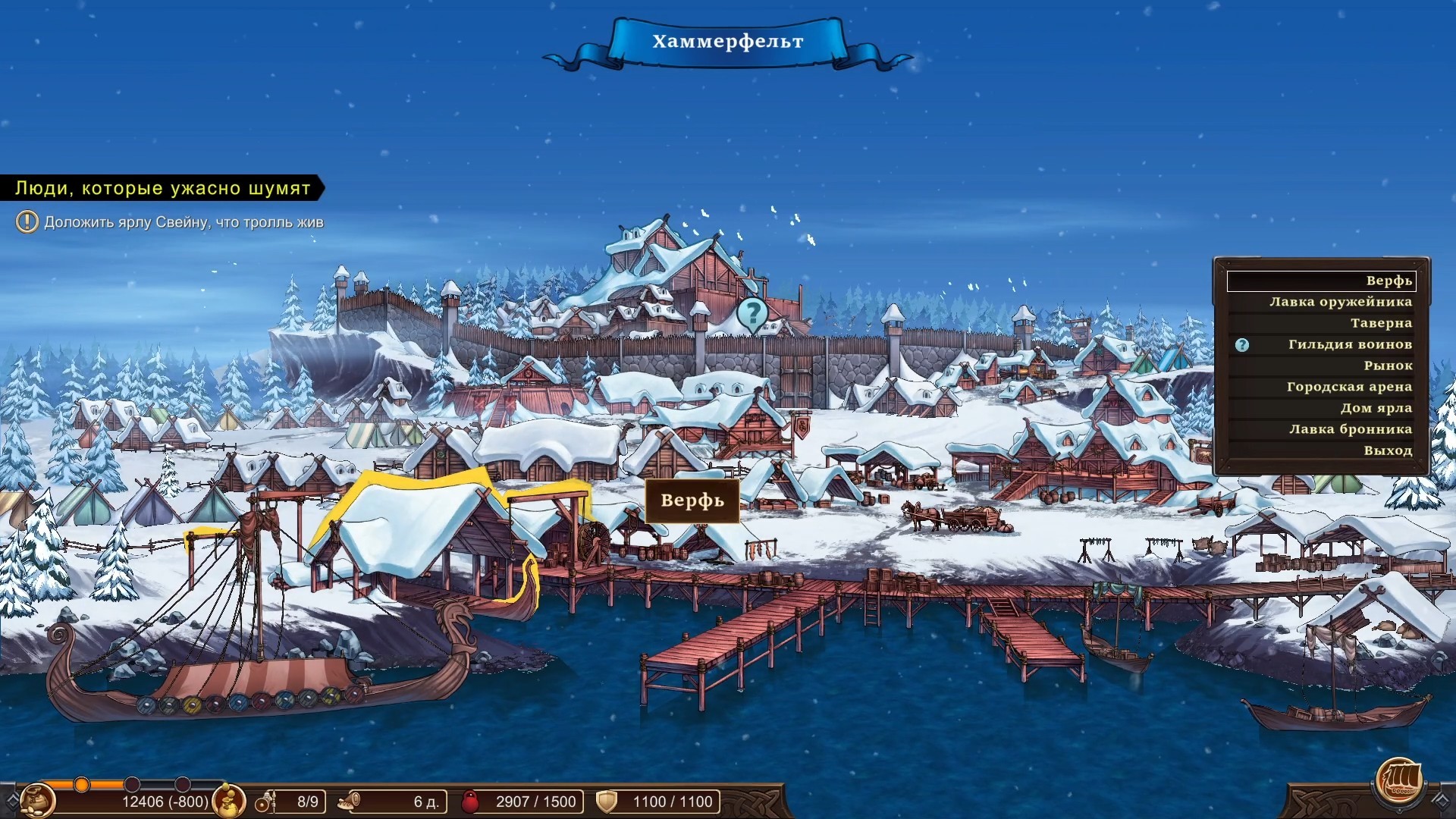Select Дом ярла in the menu
1456x819 pixels.
point(1376,408)
